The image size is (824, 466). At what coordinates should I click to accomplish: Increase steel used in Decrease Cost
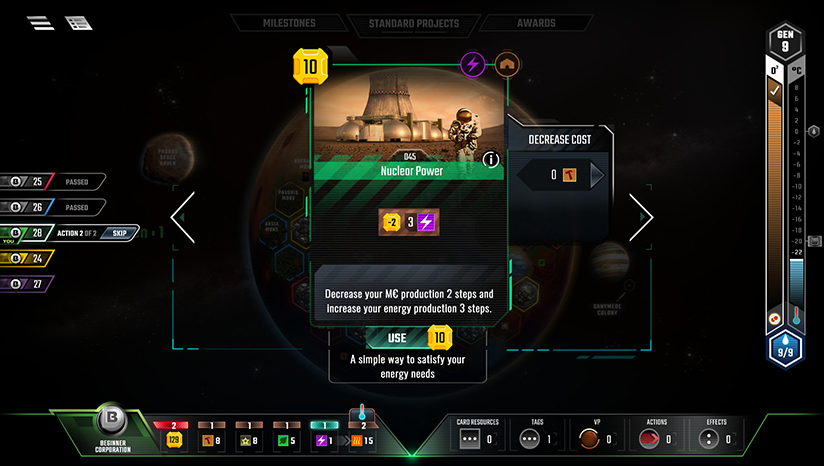click(597, 176)
